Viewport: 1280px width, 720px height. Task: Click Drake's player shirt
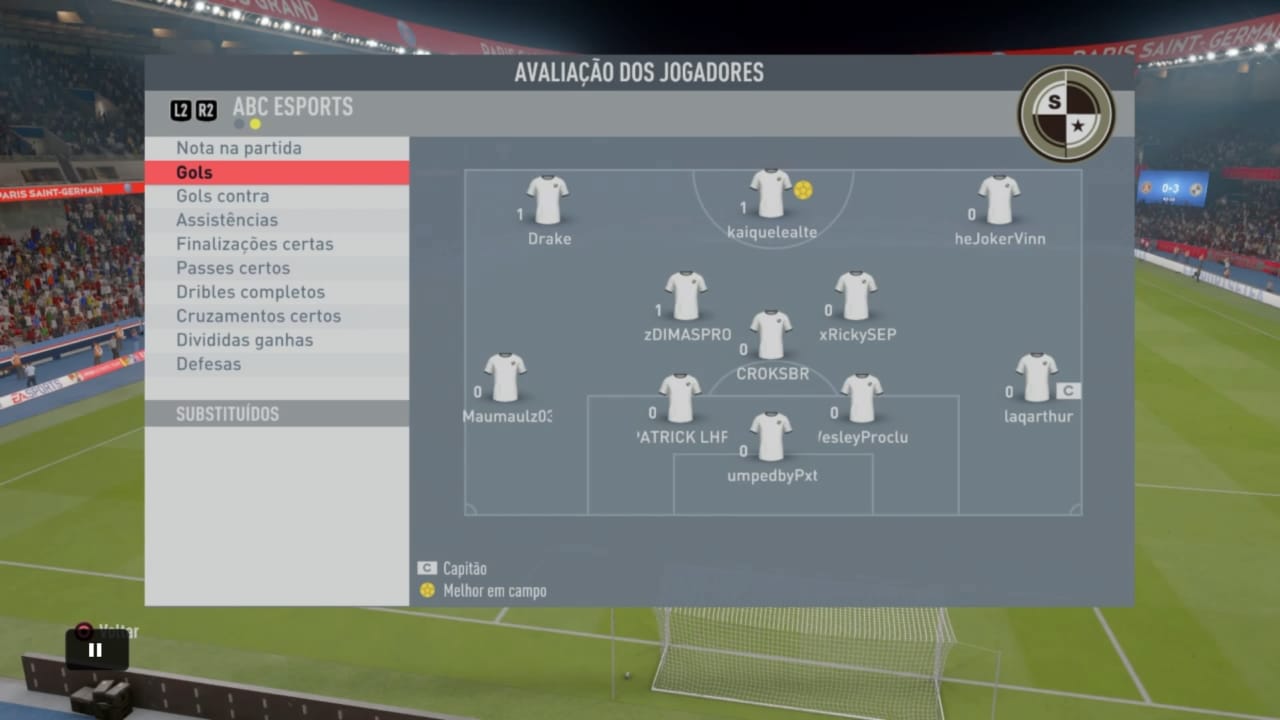(548, 199)
